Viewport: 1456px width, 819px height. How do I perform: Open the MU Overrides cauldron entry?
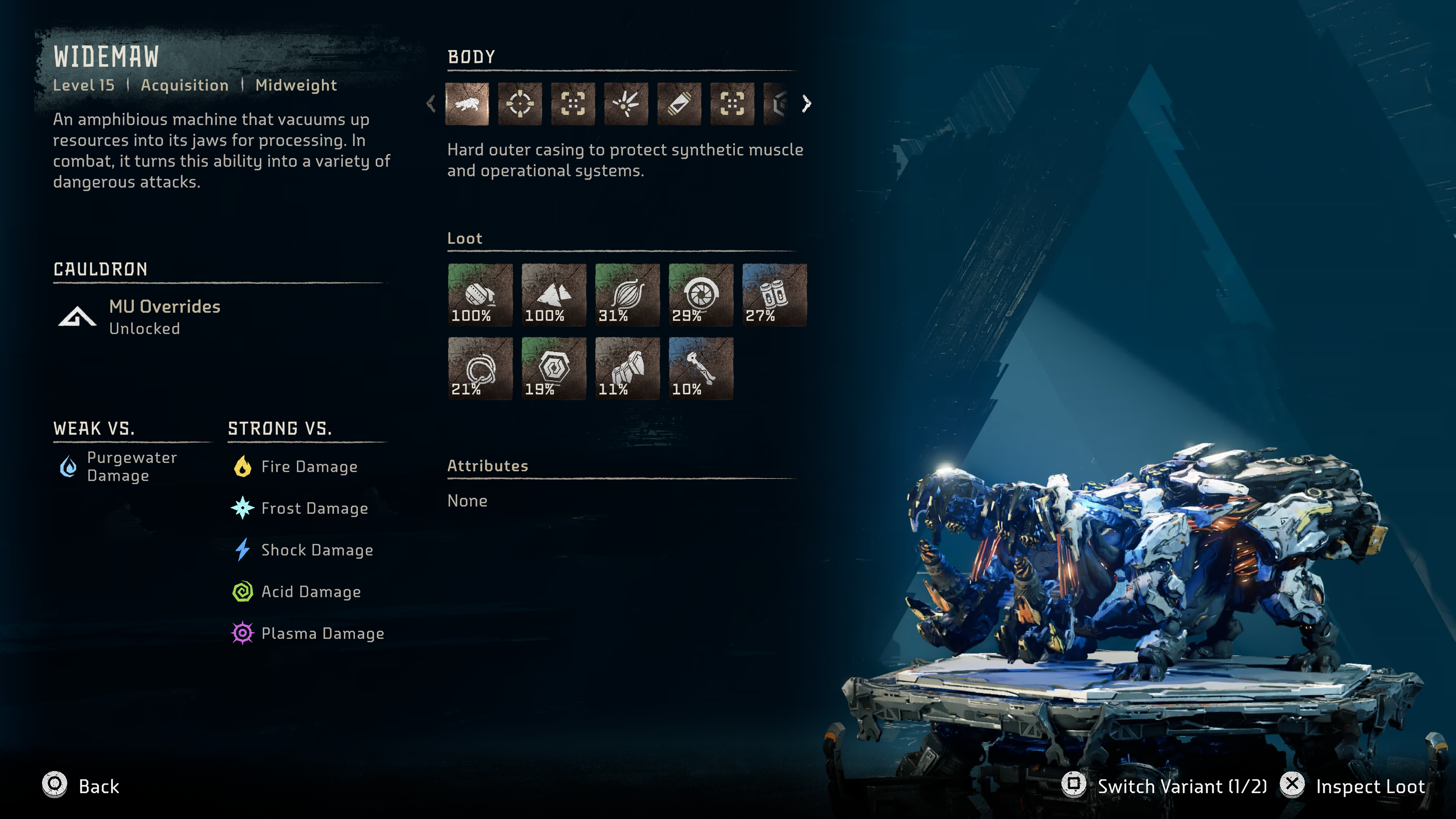(x=164, y=317)
